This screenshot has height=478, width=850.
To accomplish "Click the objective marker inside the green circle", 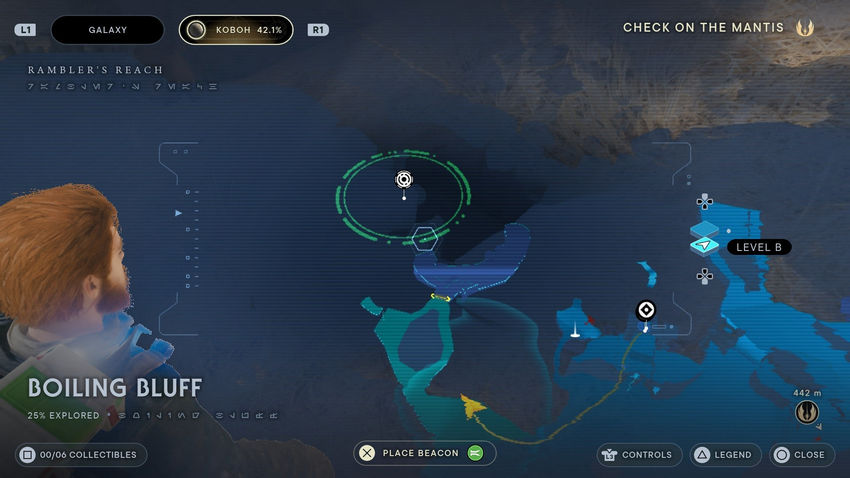I will pyautogui.click(x=404, y=180).
